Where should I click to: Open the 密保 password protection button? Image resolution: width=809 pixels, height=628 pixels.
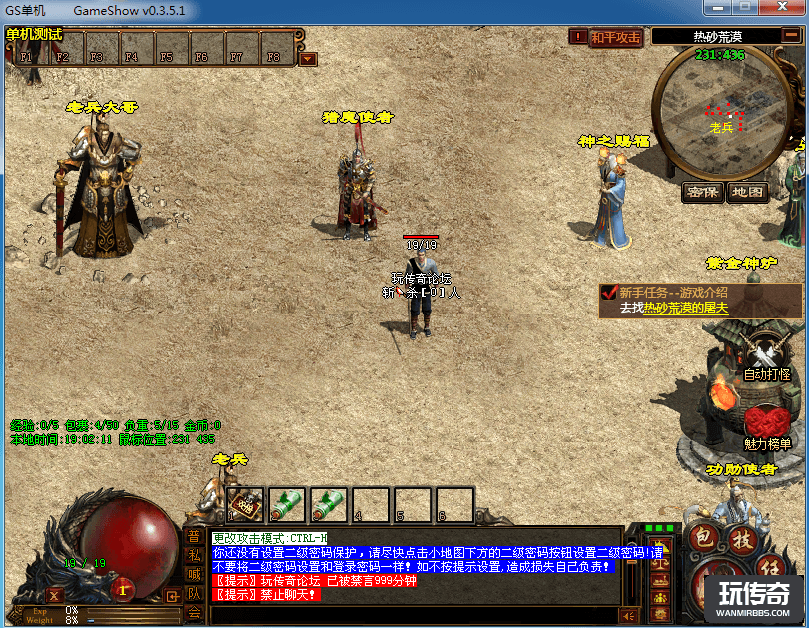(702, 191)
